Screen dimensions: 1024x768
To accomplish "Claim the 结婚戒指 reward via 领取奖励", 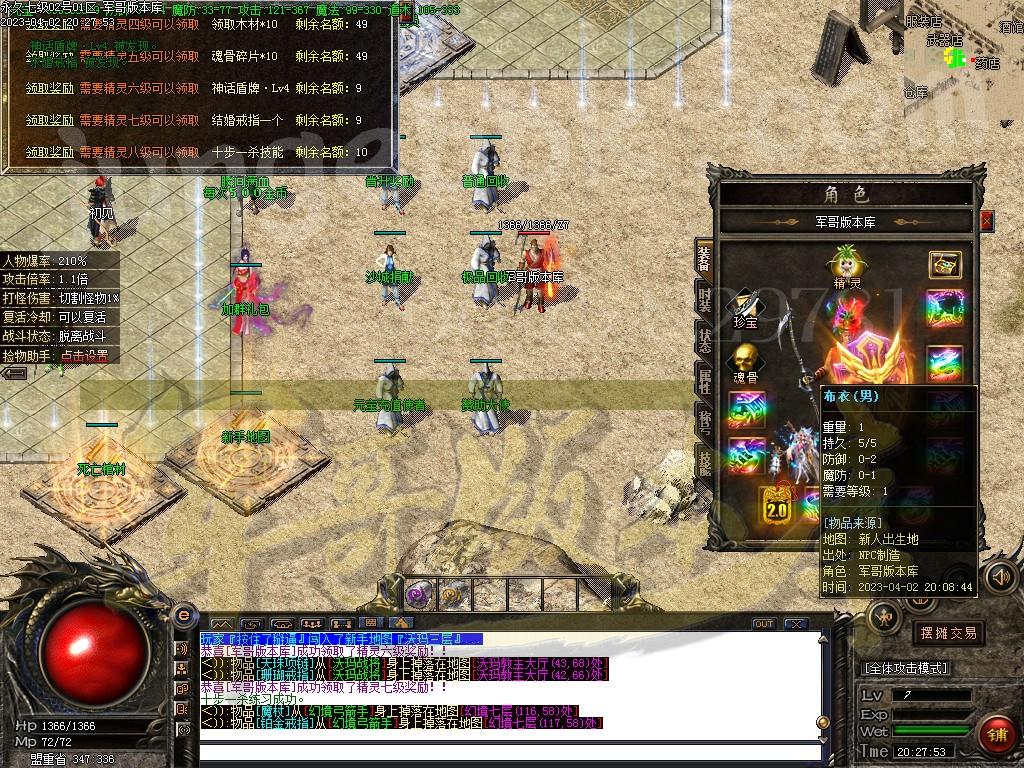I will coord(49,120).
